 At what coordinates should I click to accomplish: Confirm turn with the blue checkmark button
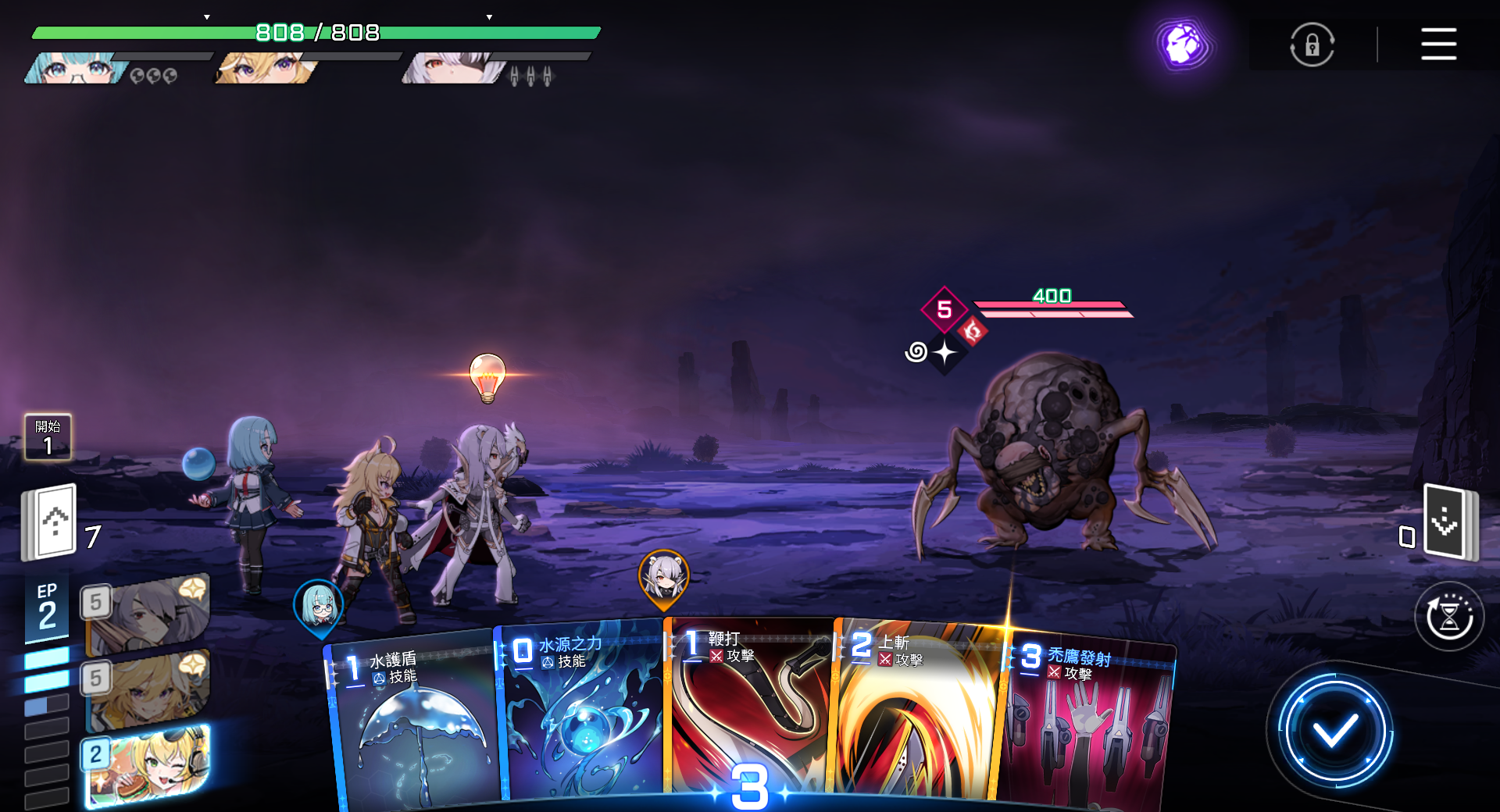tap(1334, 732)
